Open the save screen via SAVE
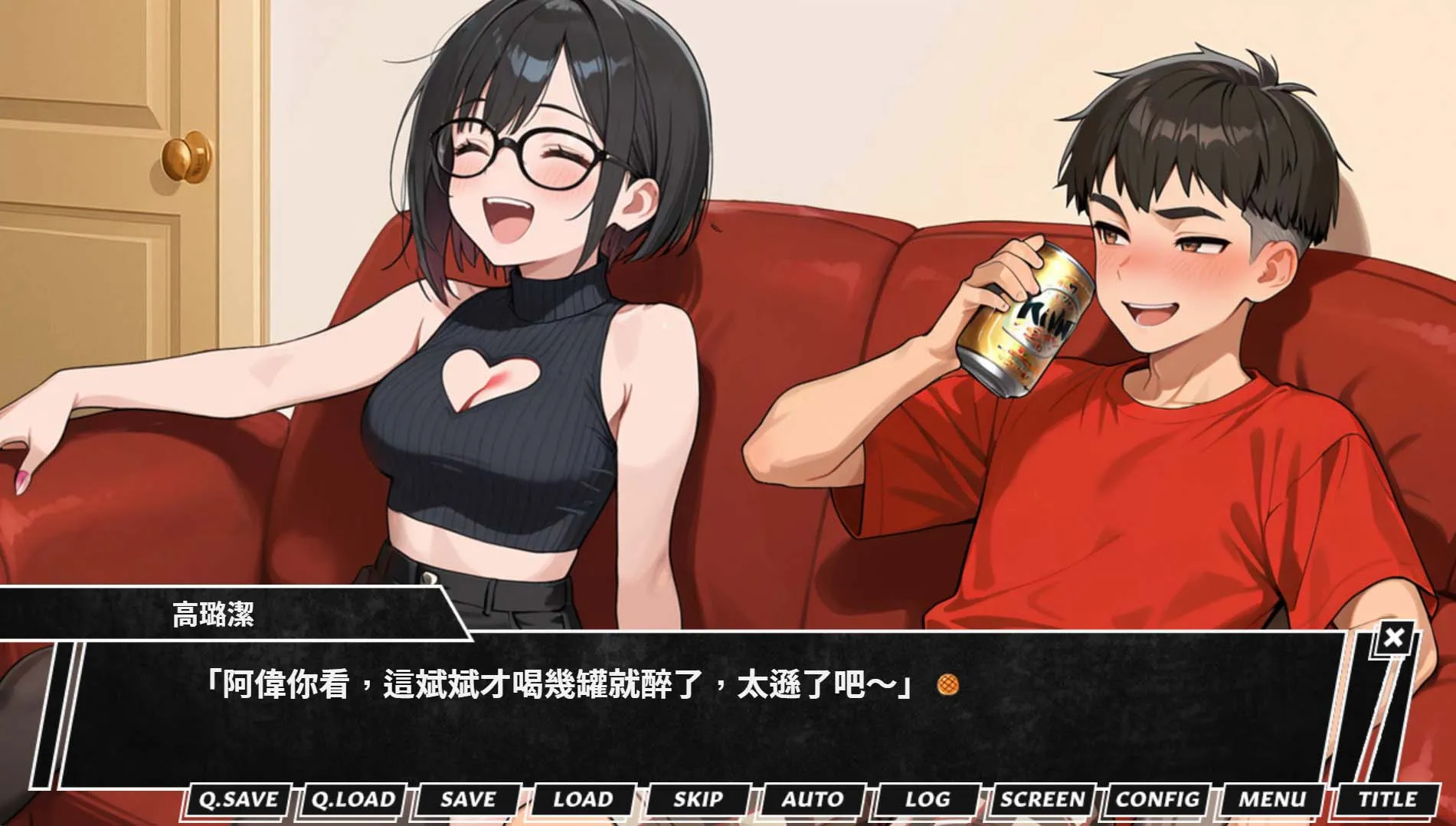1456x826 pixels. point(468,800)
